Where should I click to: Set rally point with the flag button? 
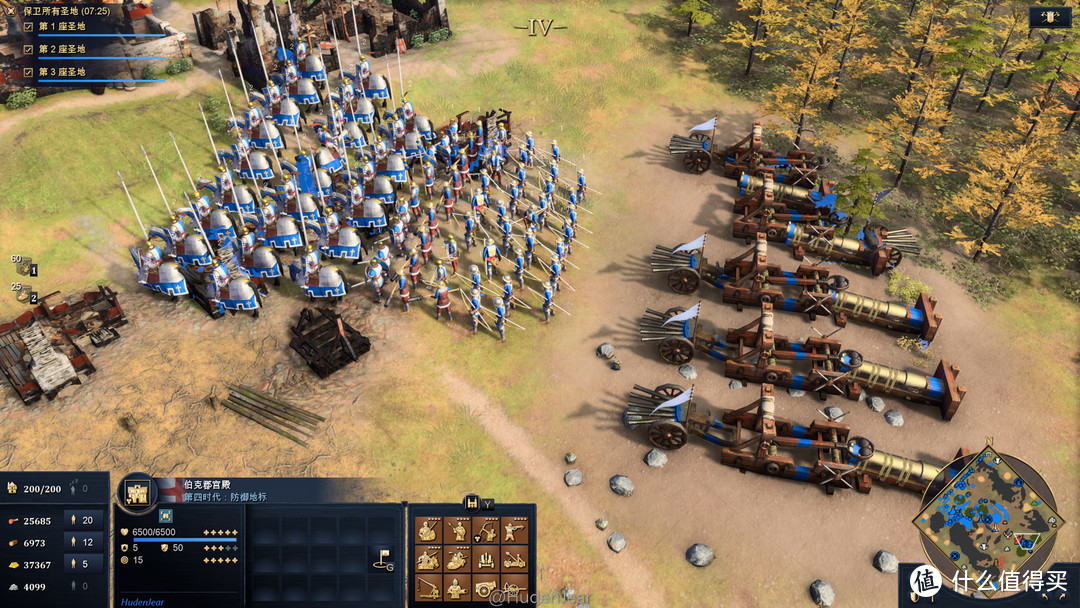point(381,558)
